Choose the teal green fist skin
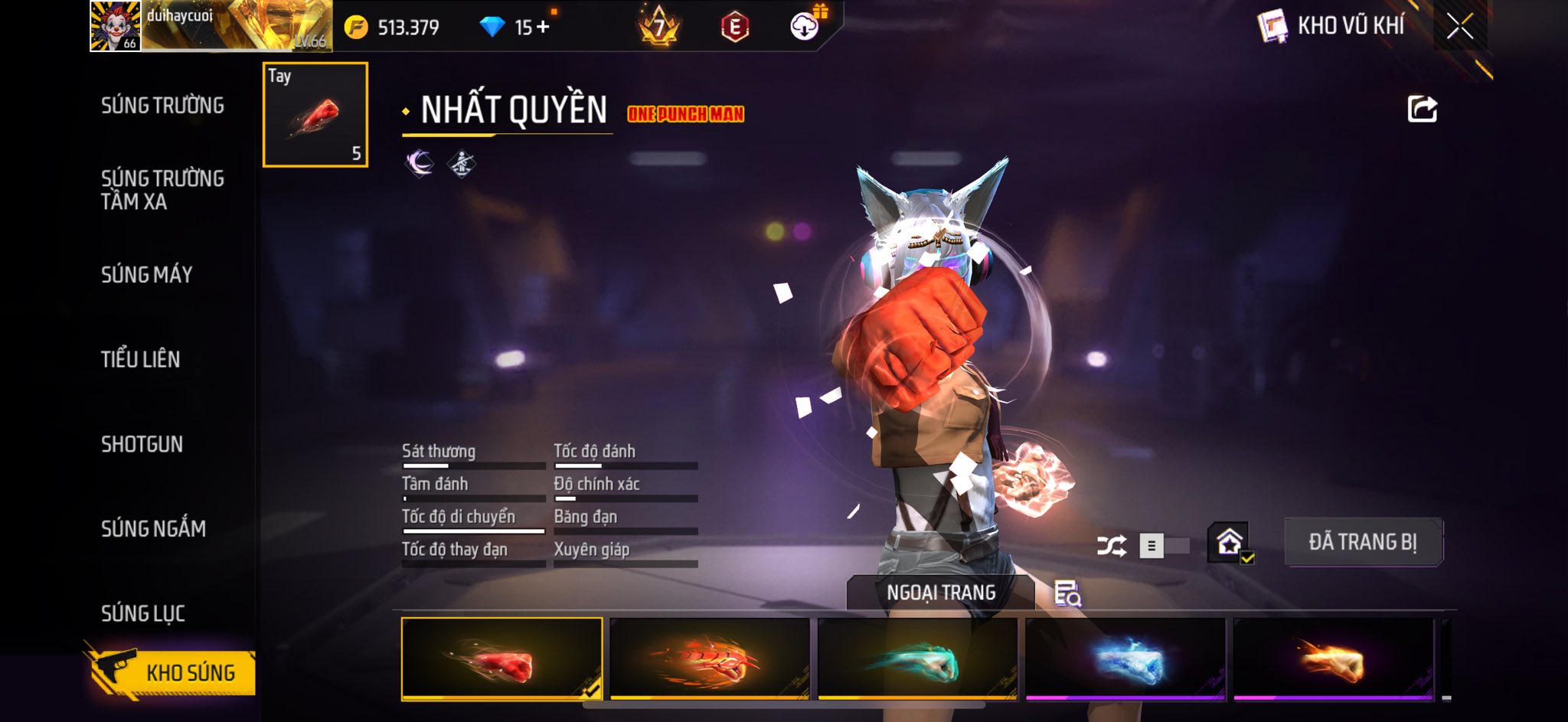The width and height of the screenshot is (1568, 722). (917, 660)
